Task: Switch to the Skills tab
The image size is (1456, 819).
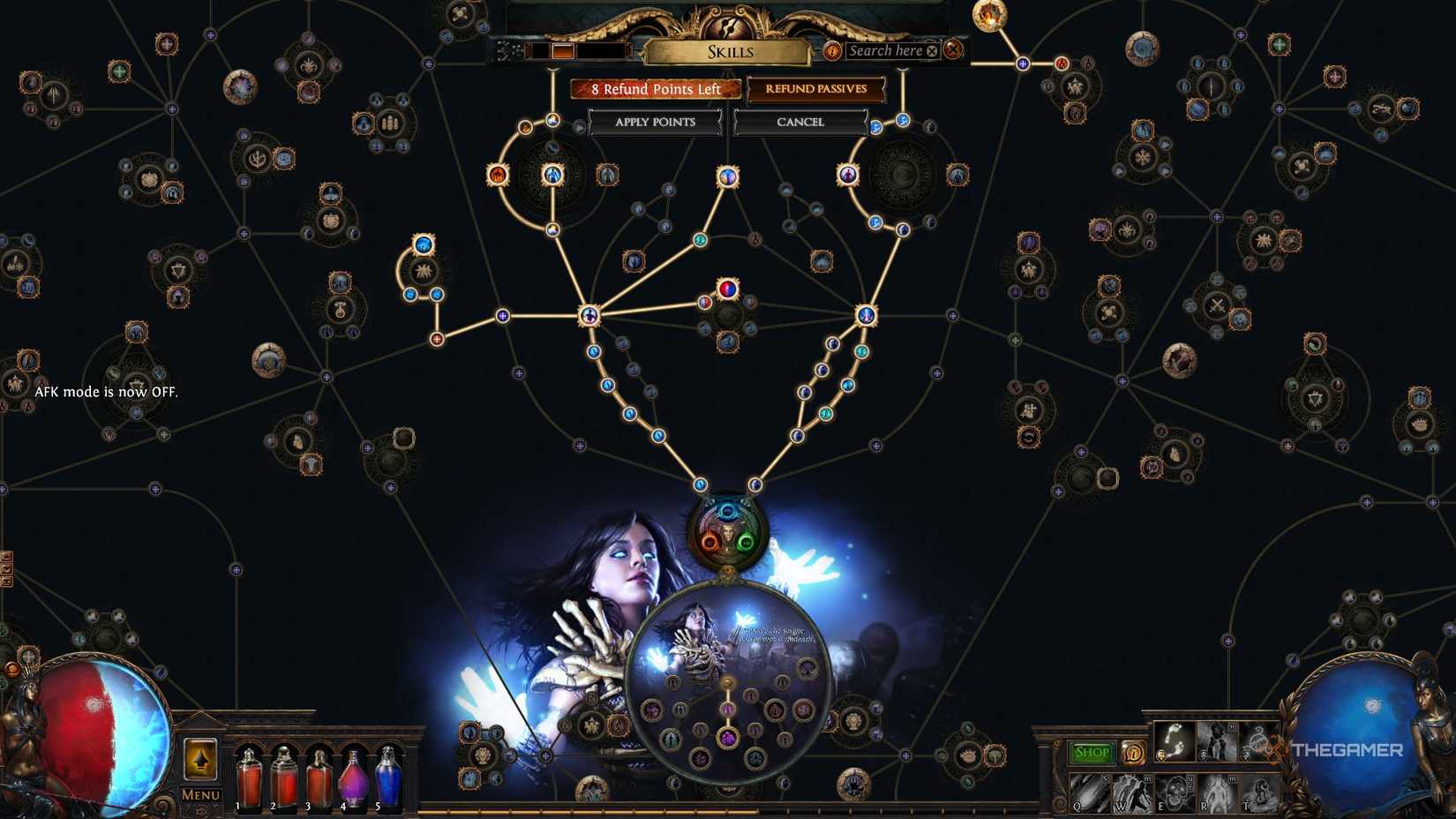Action: (731, 51)
